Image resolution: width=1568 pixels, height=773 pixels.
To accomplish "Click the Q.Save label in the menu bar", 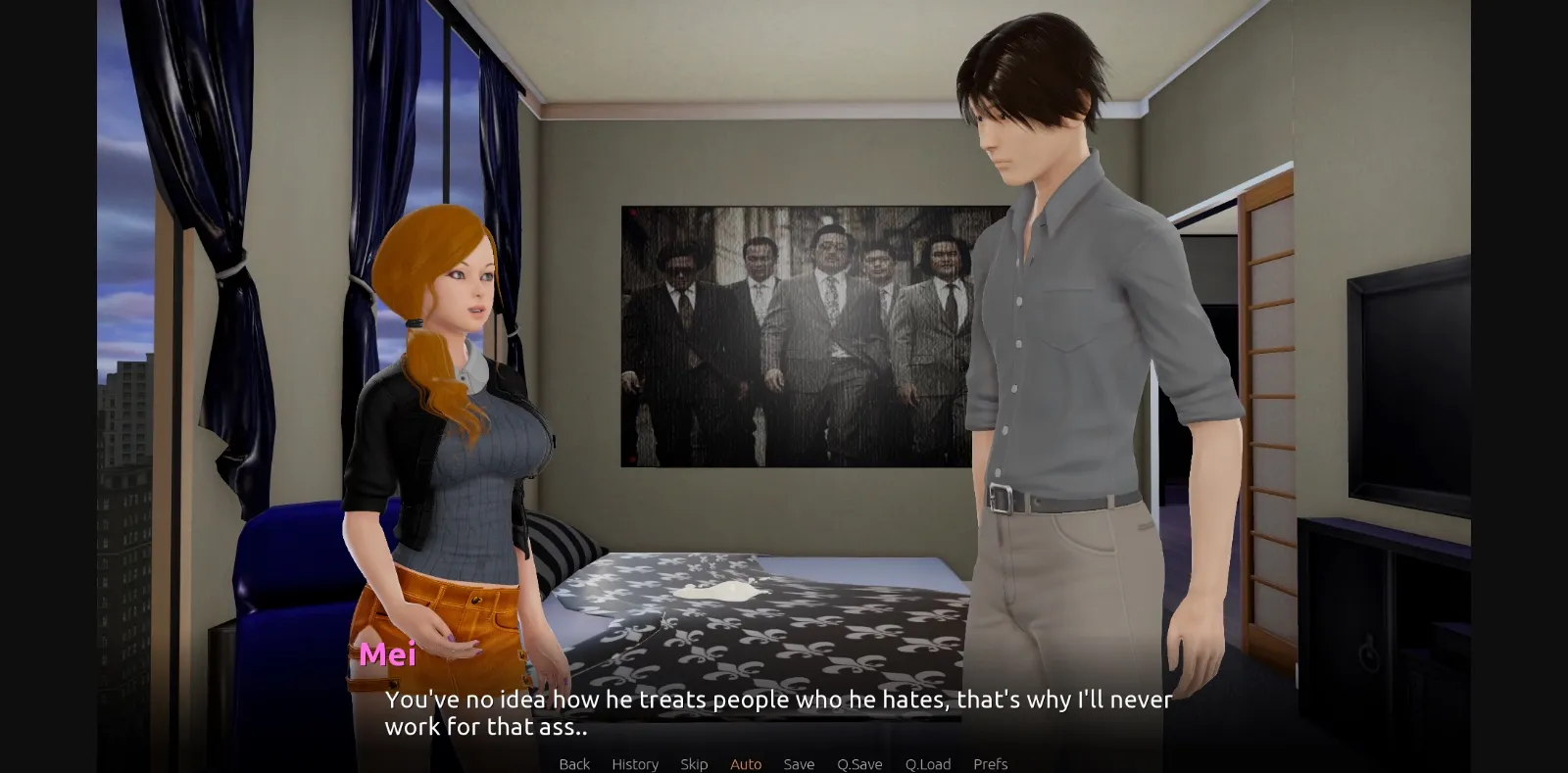I will click(859, 764).
